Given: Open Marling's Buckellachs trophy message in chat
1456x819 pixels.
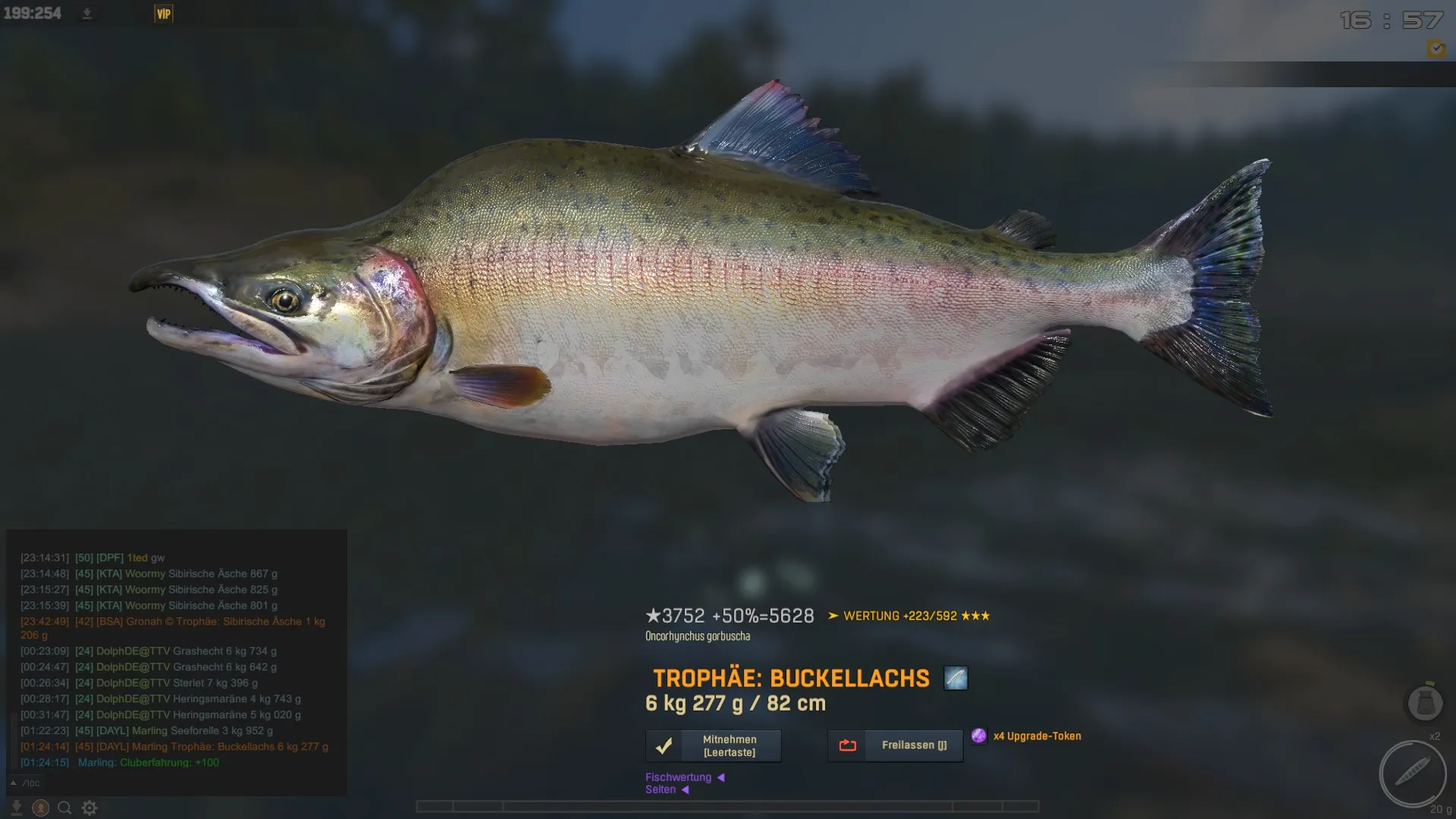Looking at the screenshot, I should (212, 747).
